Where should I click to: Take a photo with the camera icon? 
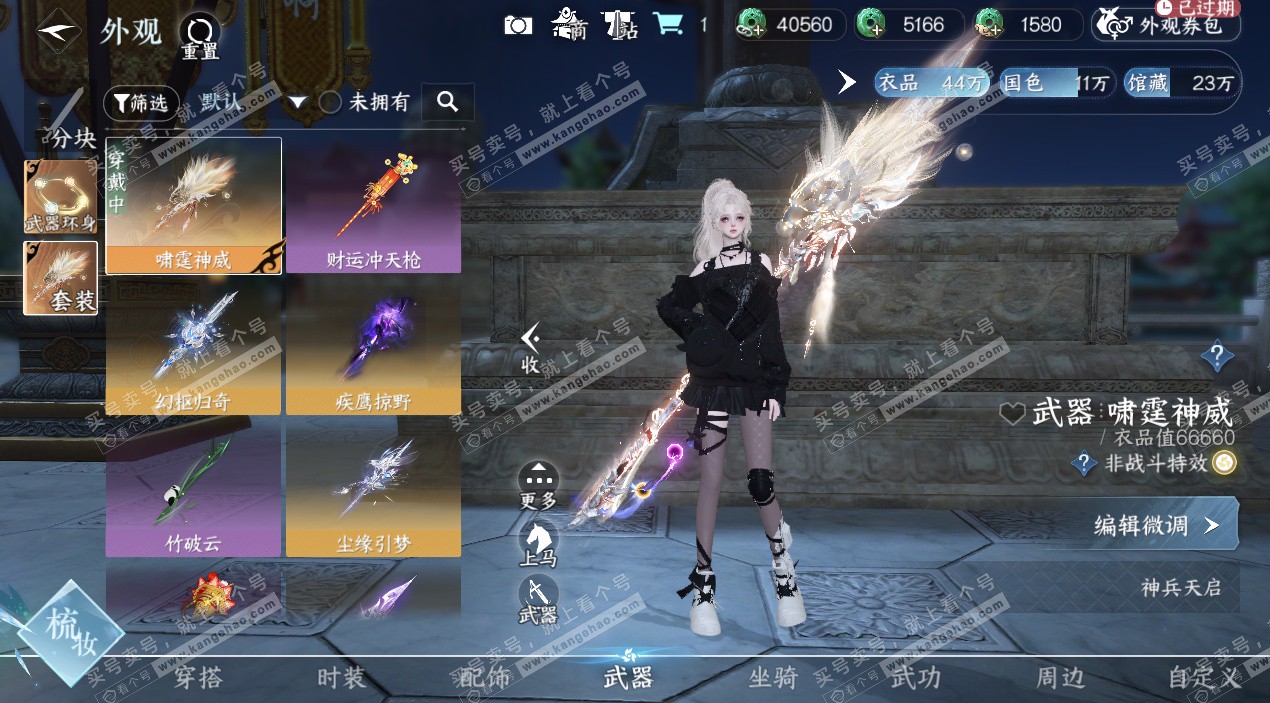[518, 25]
